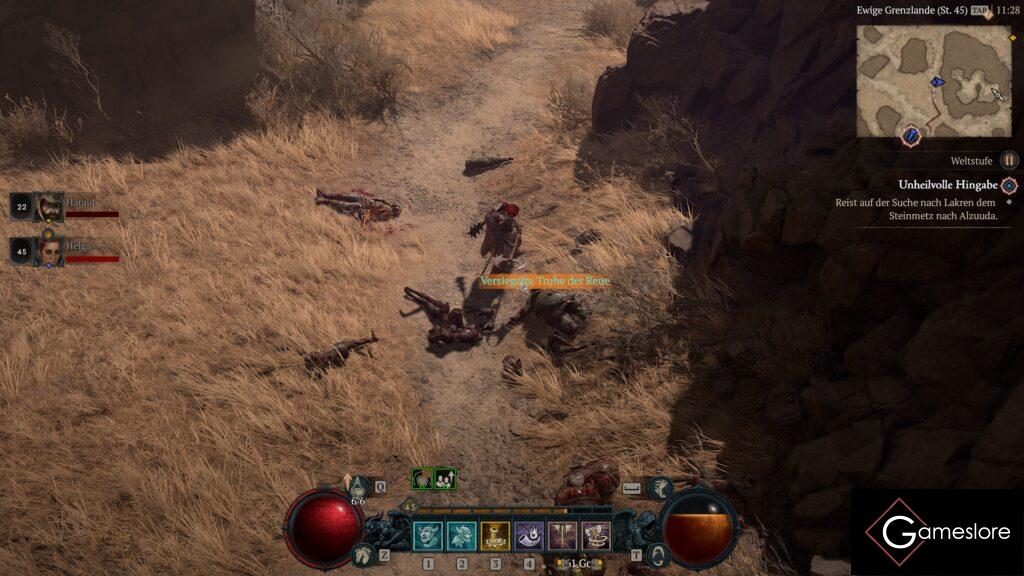Select Helga's party portrait
The width and height of the screenshot is (1024, 576).
49,251
